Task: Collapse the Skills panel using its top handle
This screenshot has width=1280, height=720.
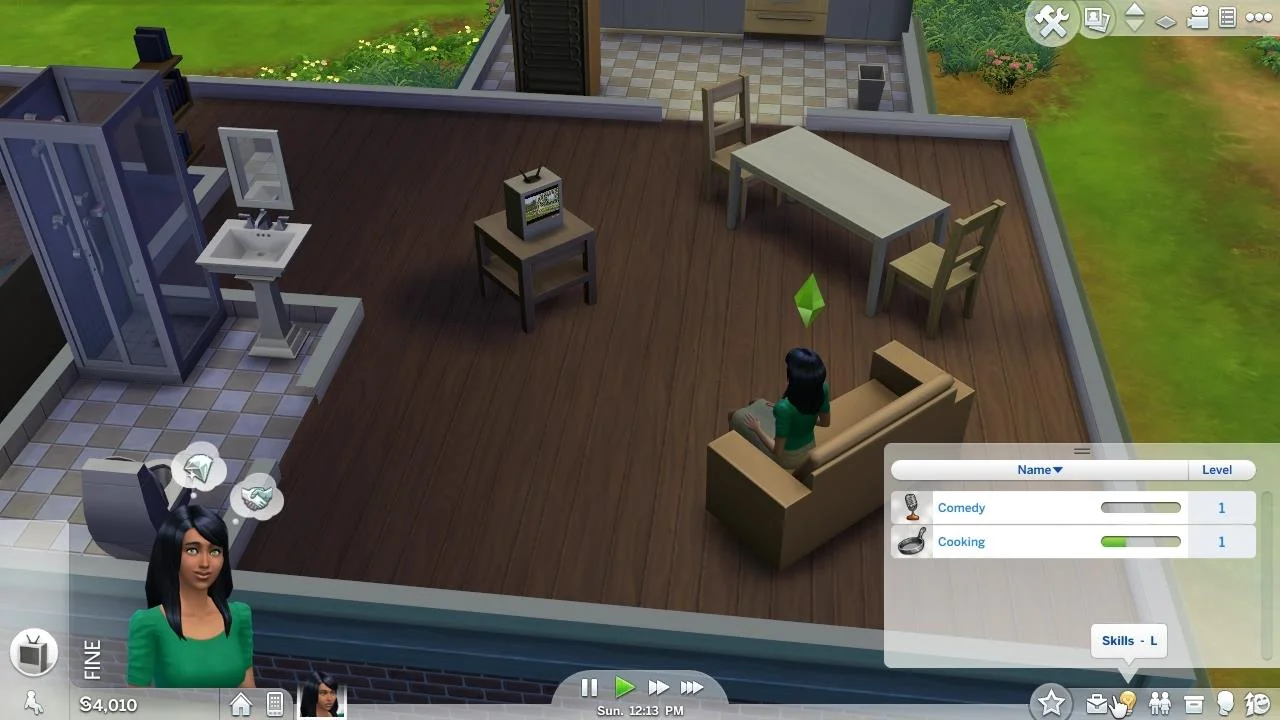Action: pos(1082,451)
